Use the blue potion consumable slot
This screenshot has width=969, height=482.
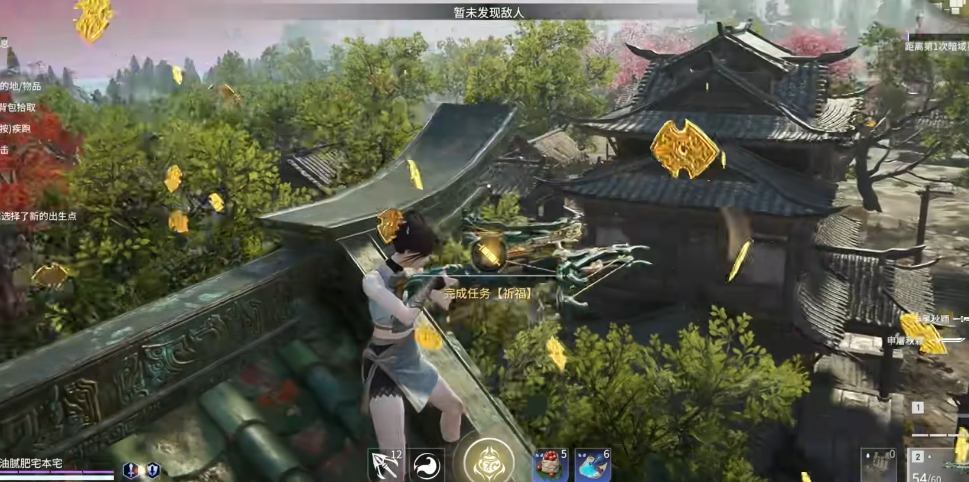[x=593, y=465]
